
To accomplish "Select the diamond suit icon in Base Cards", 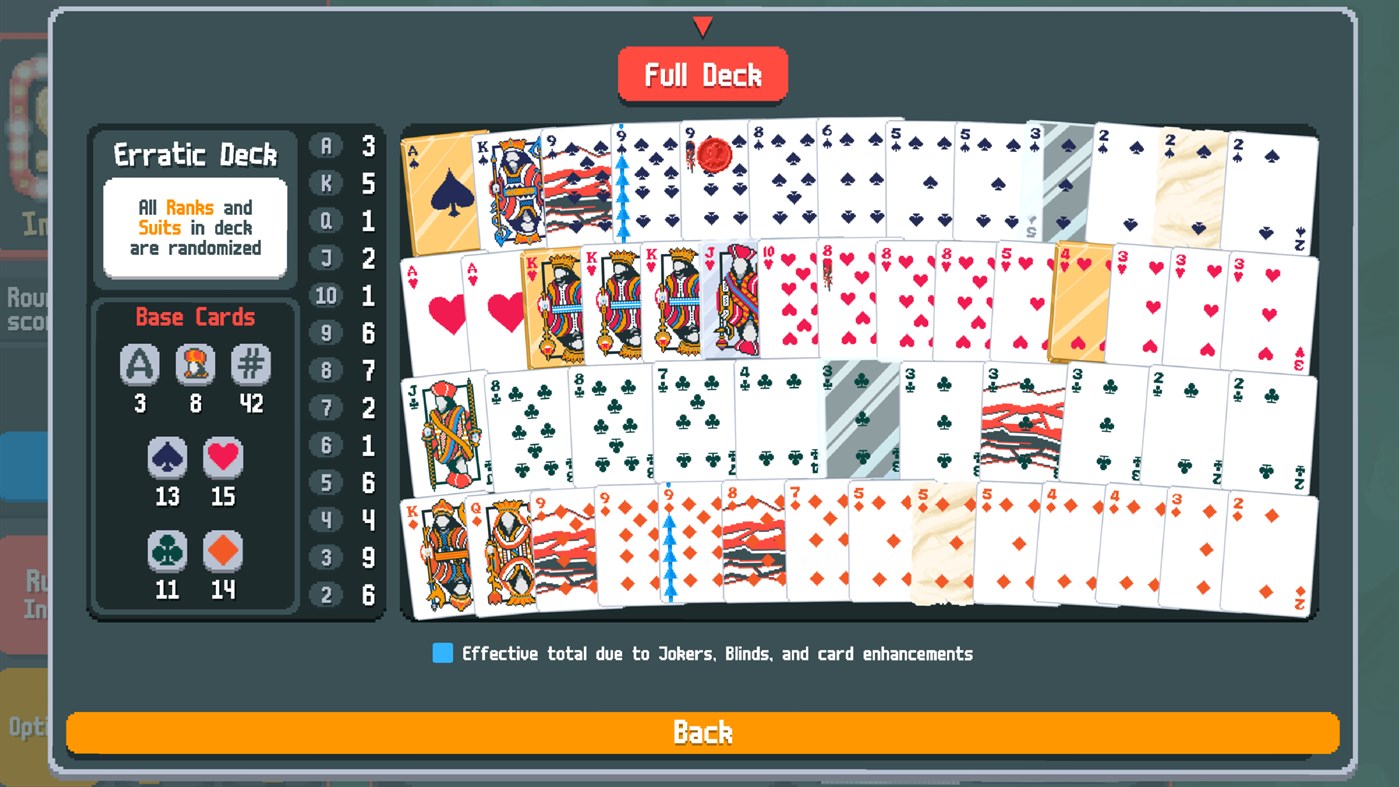I will pyautogui.click(x=222, y=551).
